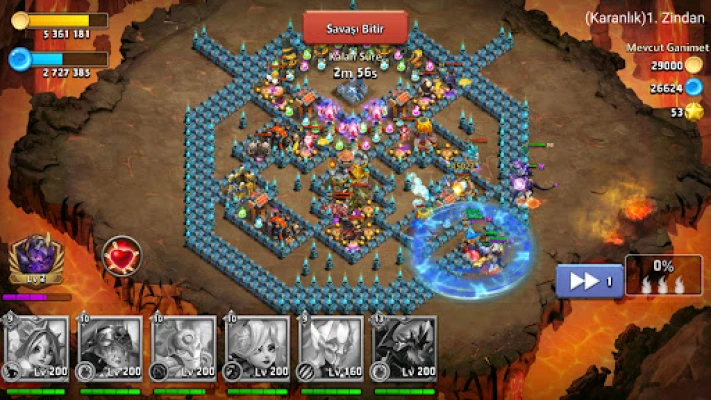Toggle the fast-forward battle speed button
The height and width of the screenshot is (400, 711).
pos(589,281)
